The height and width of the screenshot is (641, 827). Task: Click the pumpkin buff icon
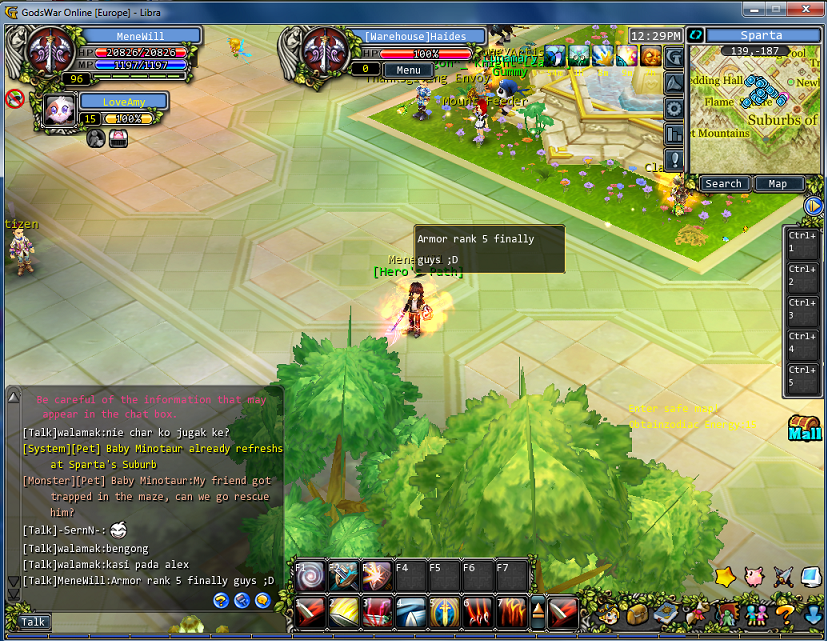pyautogui.click(x=651, y=57)
